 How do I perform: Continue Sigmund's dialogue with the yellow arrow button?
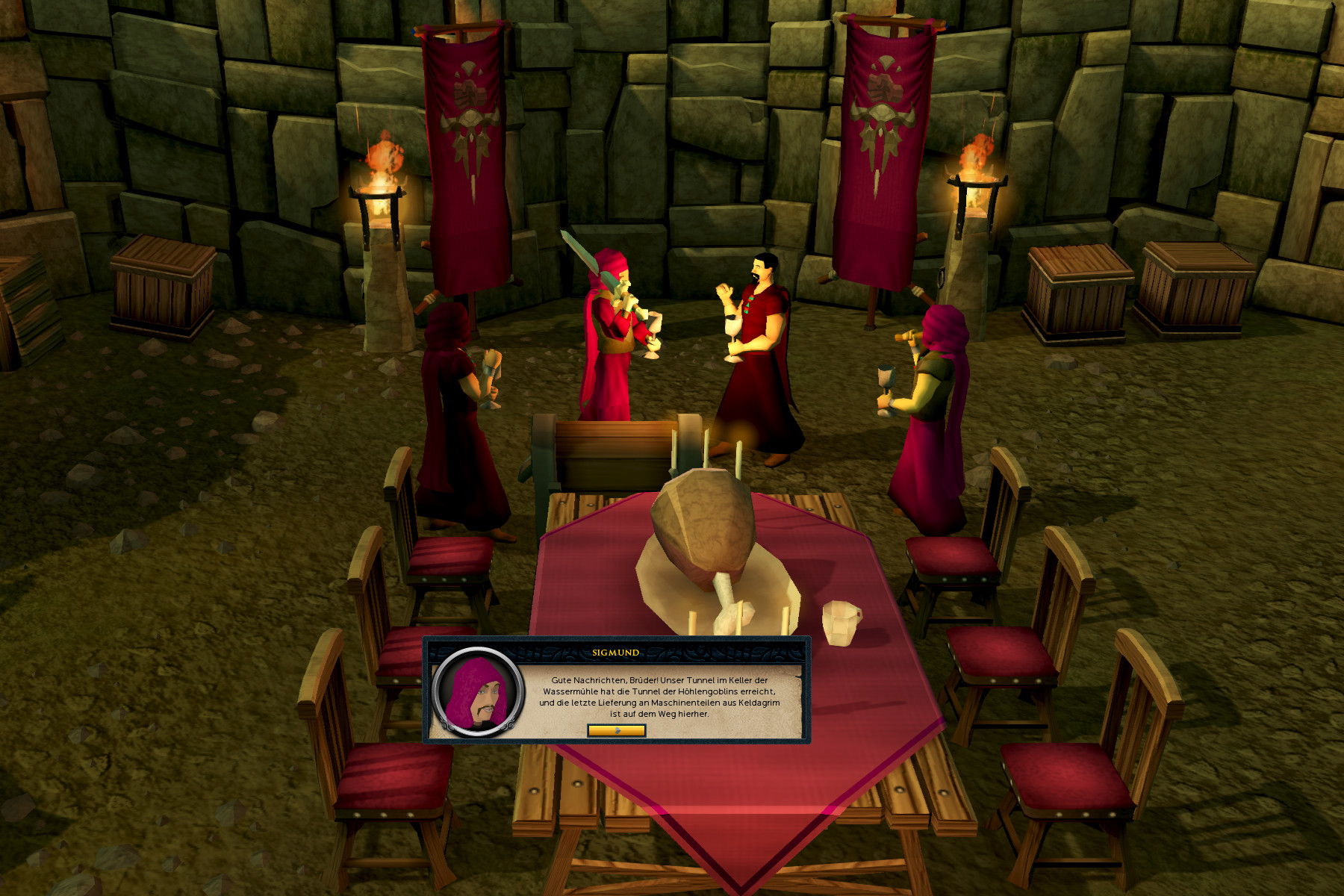[616, 730]
